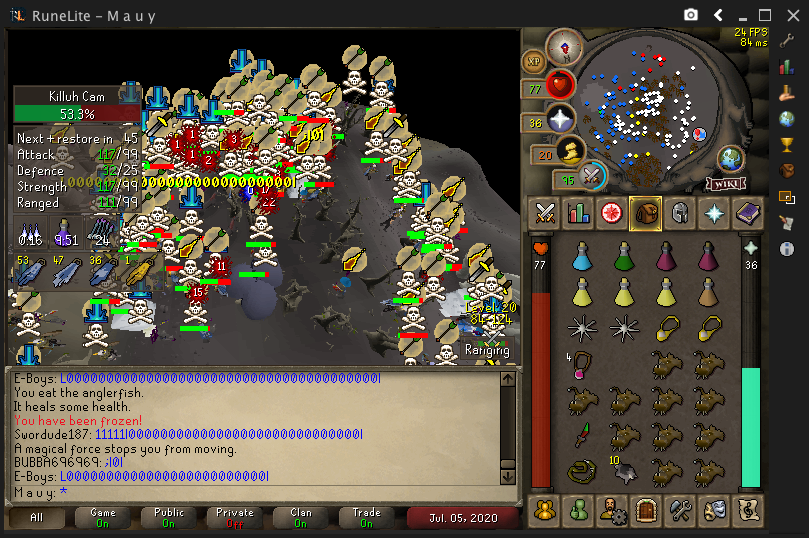The height and width of the screenshot is (538, 809).
Task: Open the Prayer tab
Action: coord(713,212)
